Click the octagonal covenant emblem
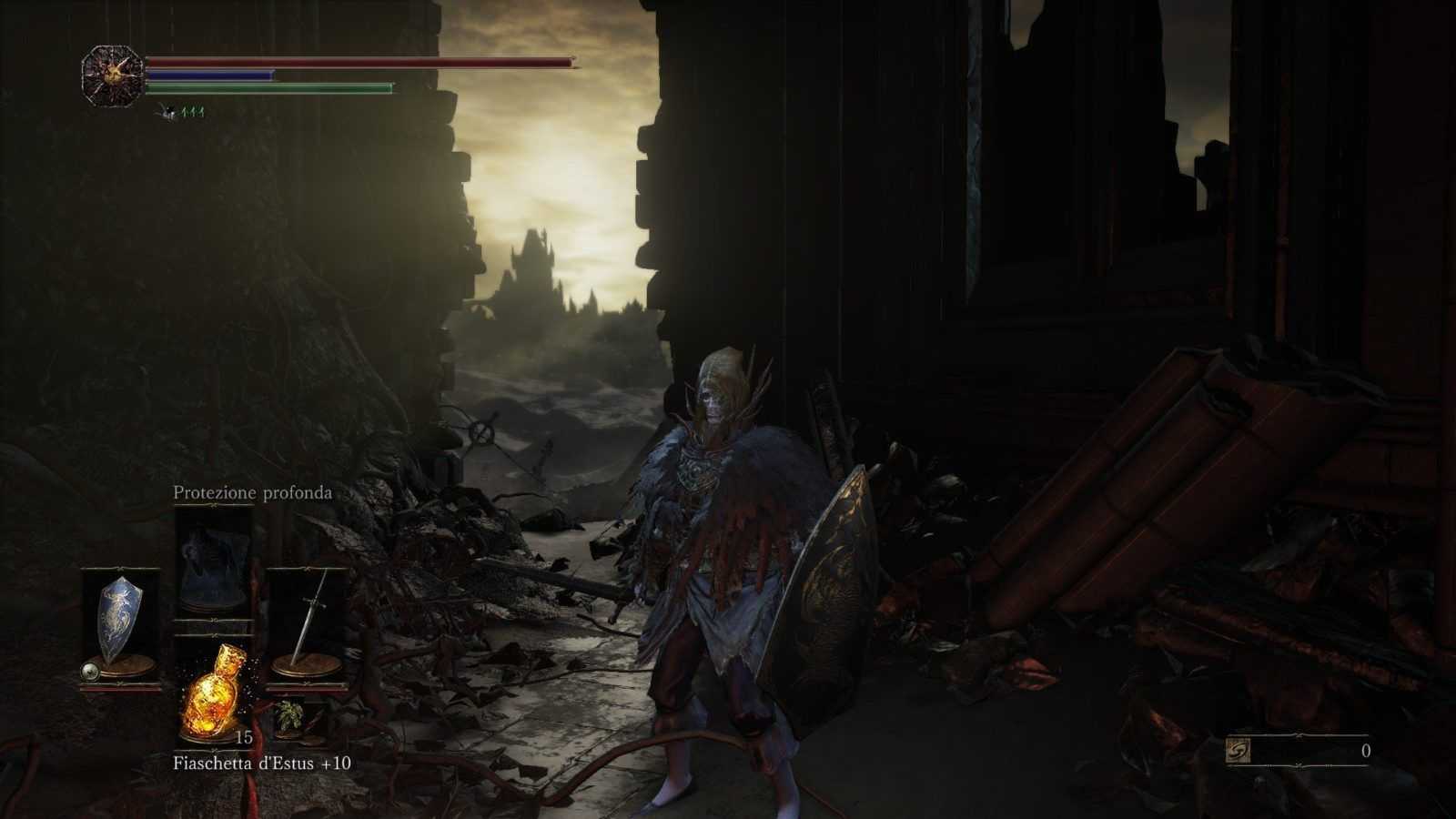Image resolution: width=1456 pixels, height=819 pixels. tap(112, 76)
